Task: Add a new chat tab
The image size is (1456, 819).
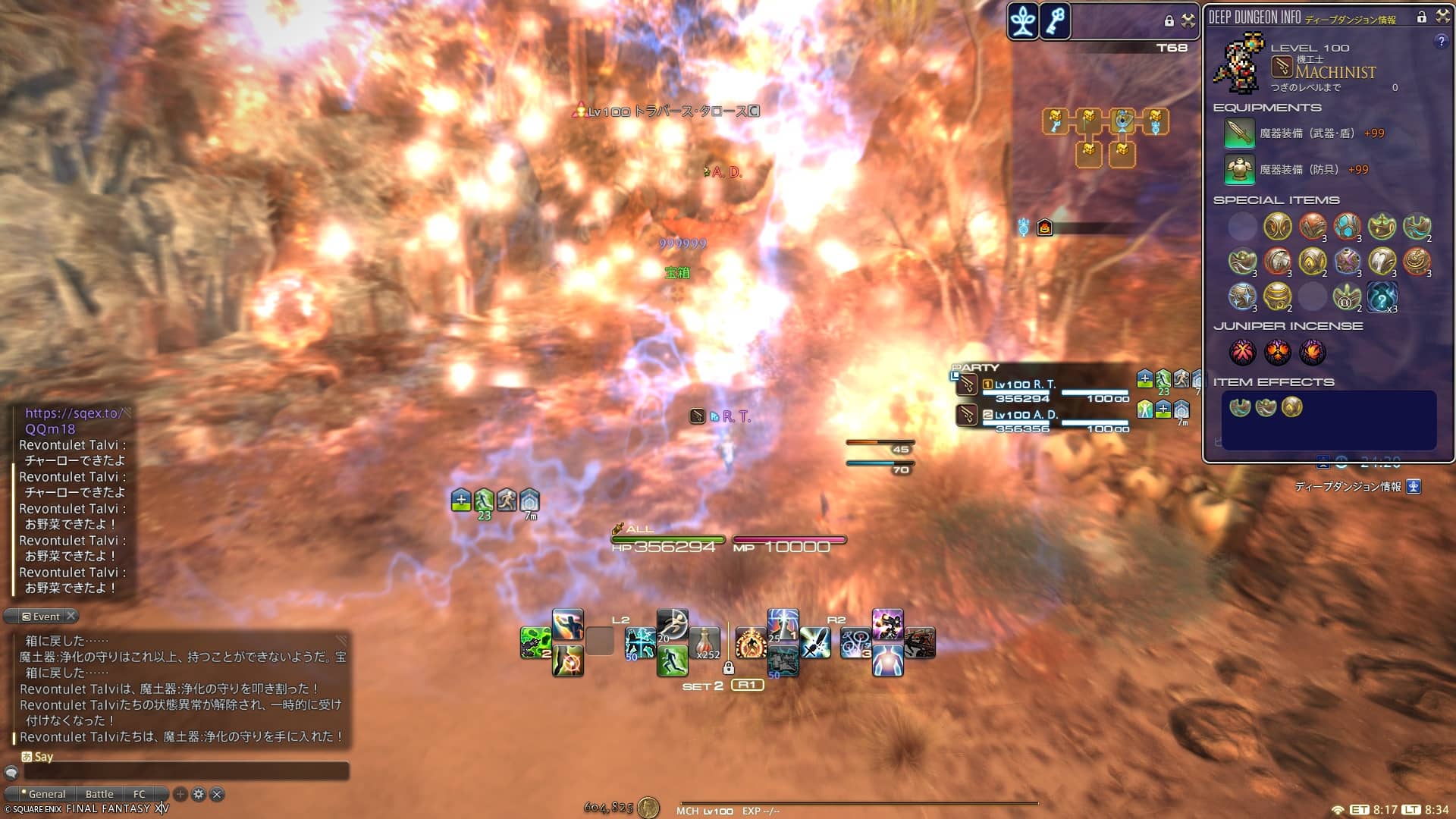Action: (x=180, y=794)
